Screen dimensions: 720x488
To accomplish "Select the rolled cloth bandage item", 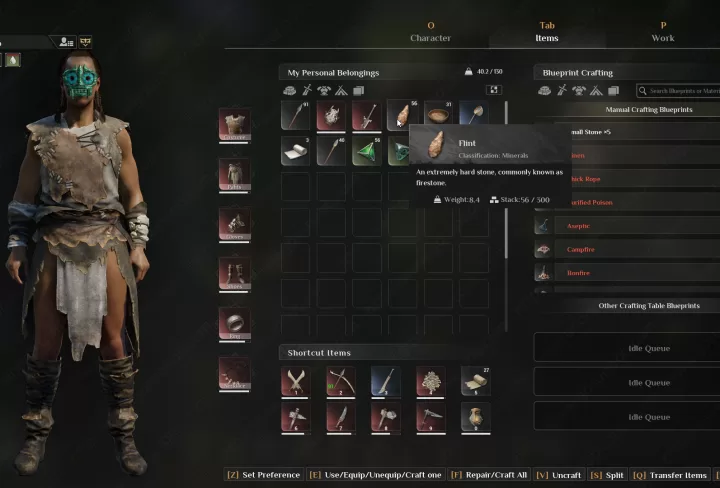I will click(296, 152).
